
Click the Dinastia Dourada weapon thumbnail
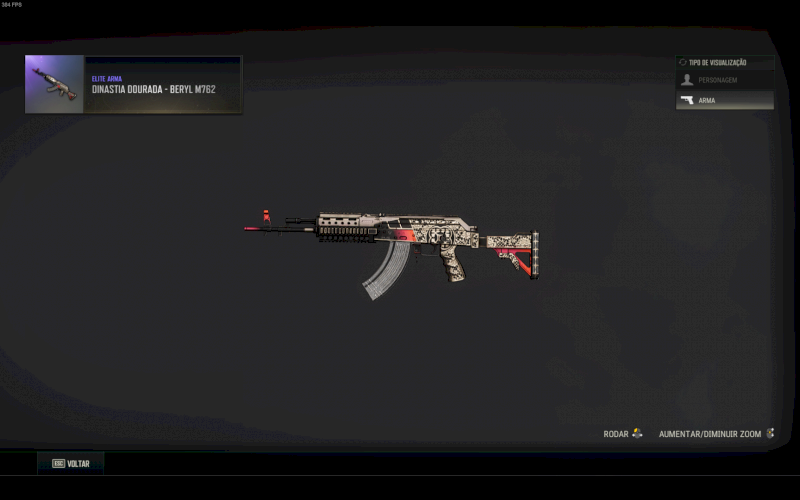(x=55, y=84)
